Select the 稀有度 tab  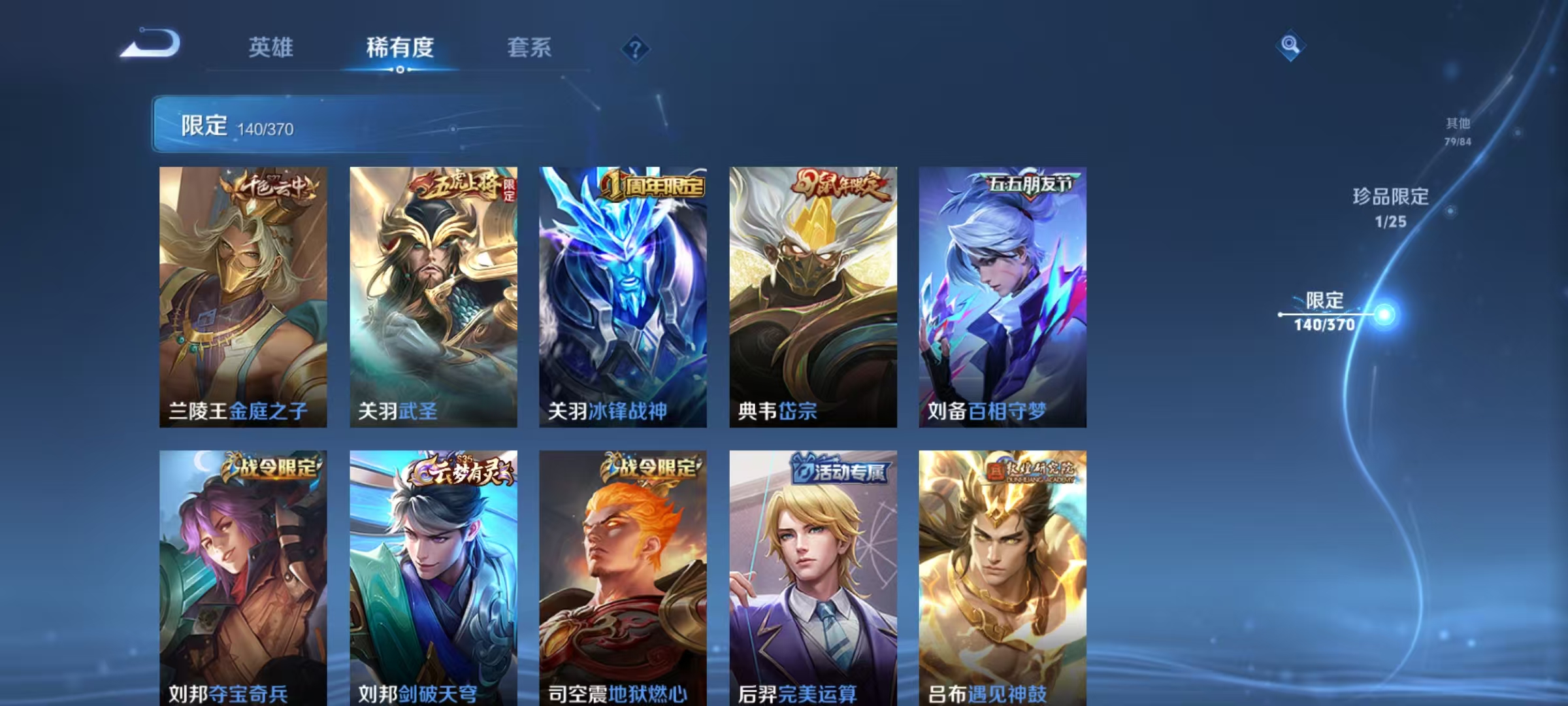400,48
